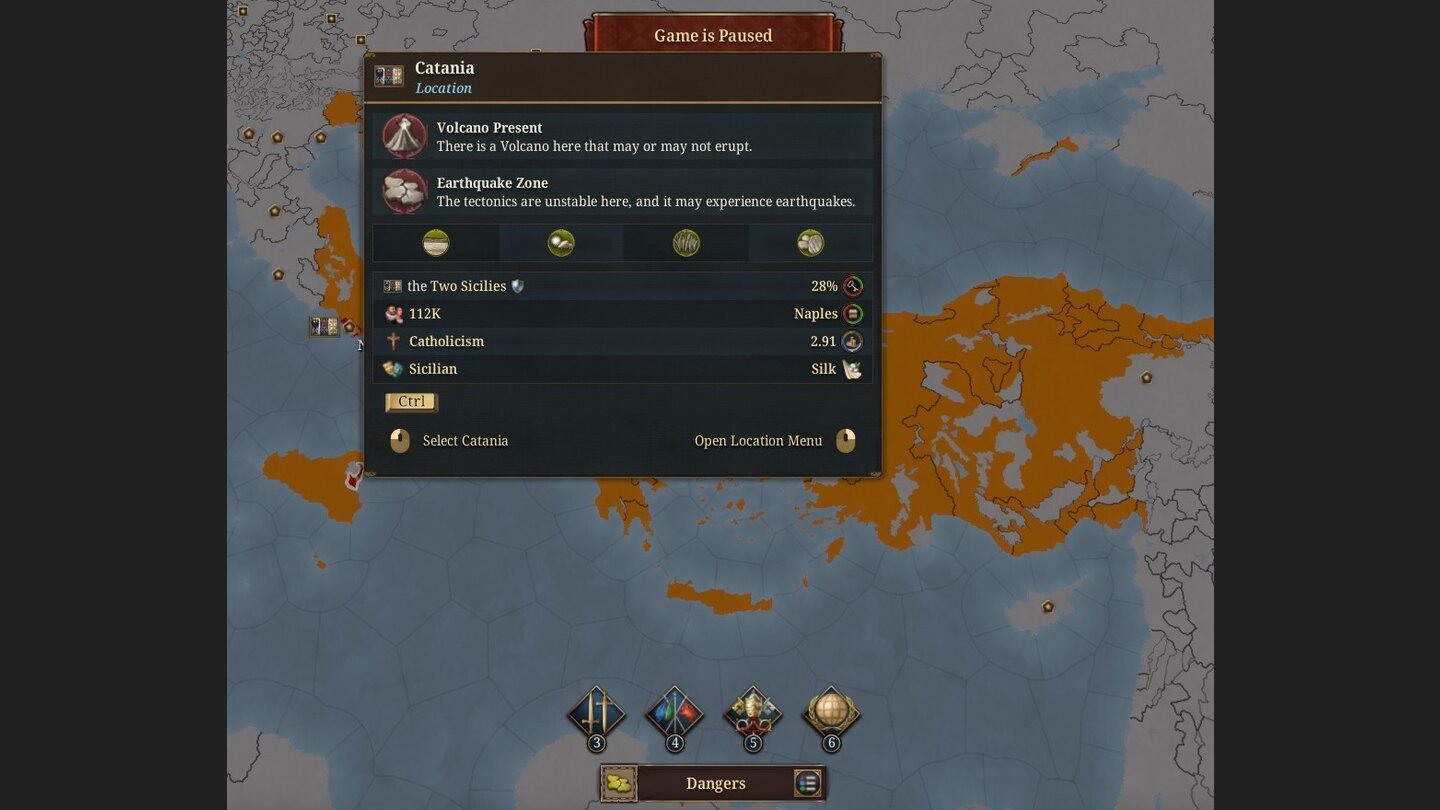
Task: Click the flatlands topography icon
Action: click(x=435, y=242)
